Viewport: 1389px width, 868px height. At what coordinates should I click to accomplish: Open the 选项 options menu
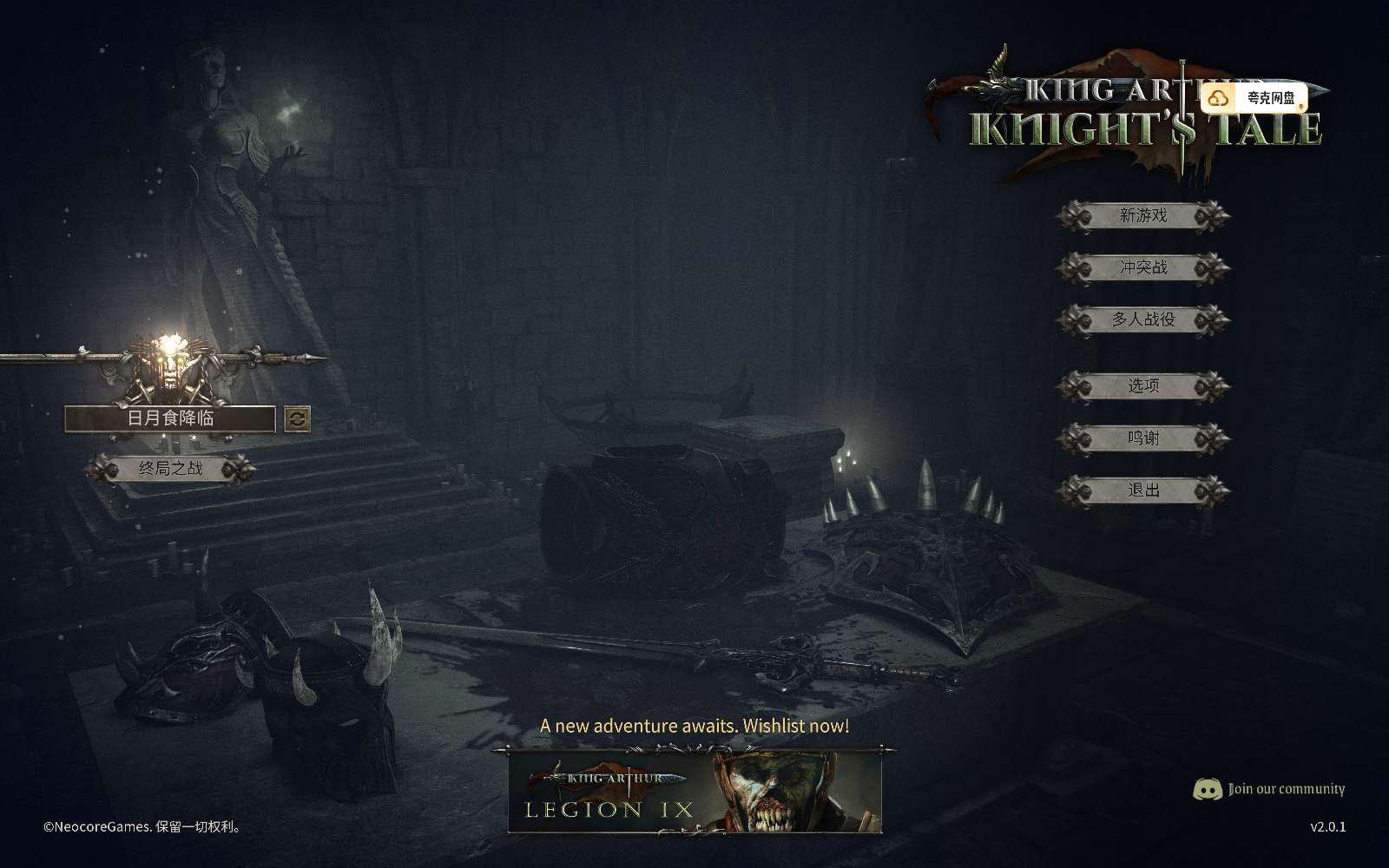(1142, 385)
